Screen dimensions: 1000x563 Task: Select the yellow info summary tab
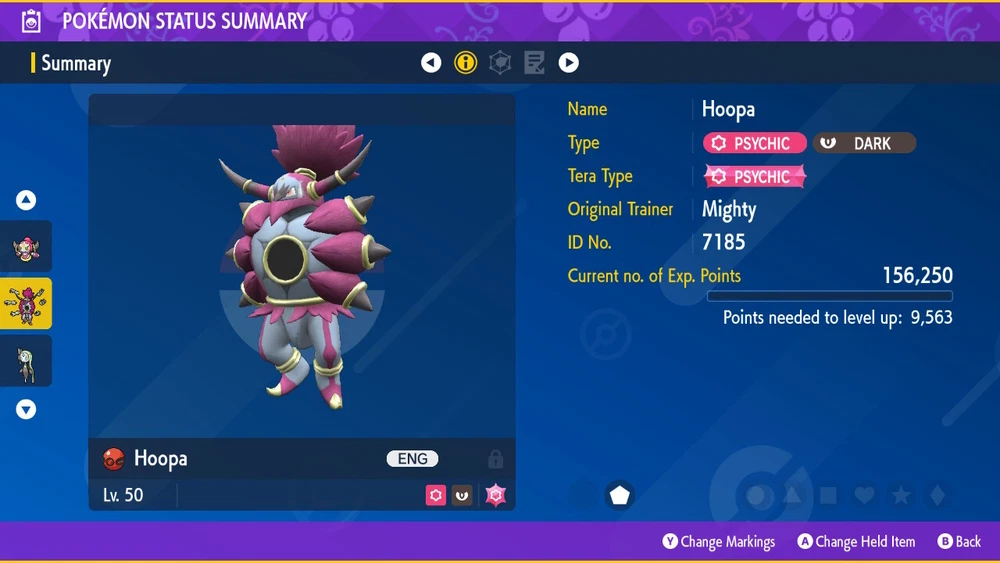(465, 63)
